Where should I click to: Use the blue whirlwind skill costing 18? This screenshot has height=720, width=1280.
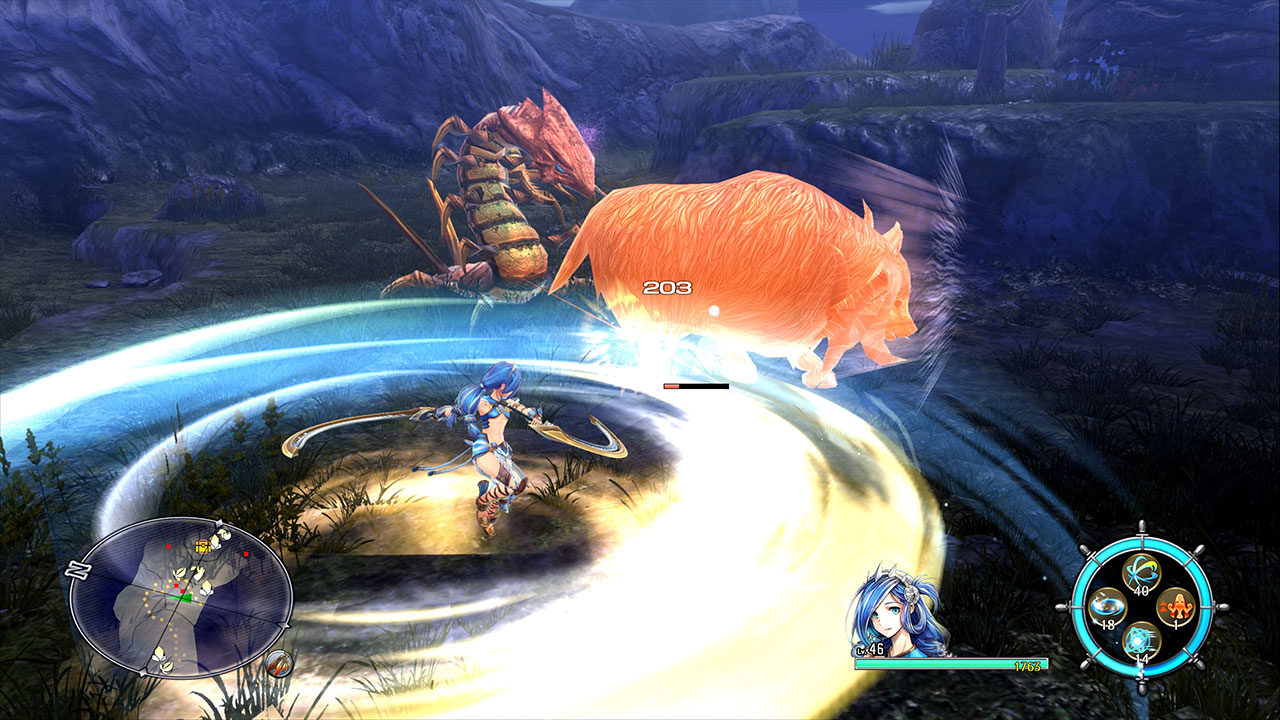(1106, 607)
